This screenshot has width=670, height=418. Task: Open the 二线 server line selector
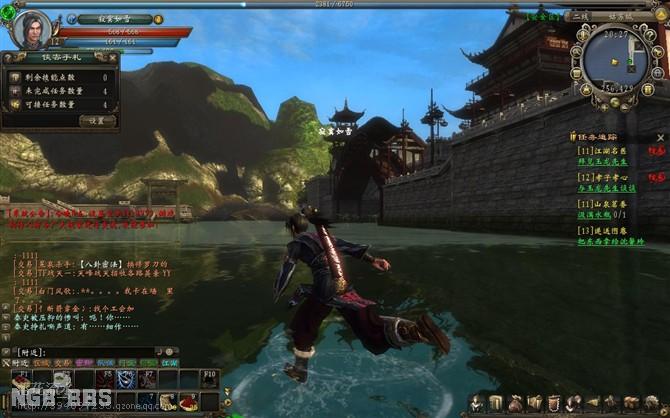tap(580, 16)
